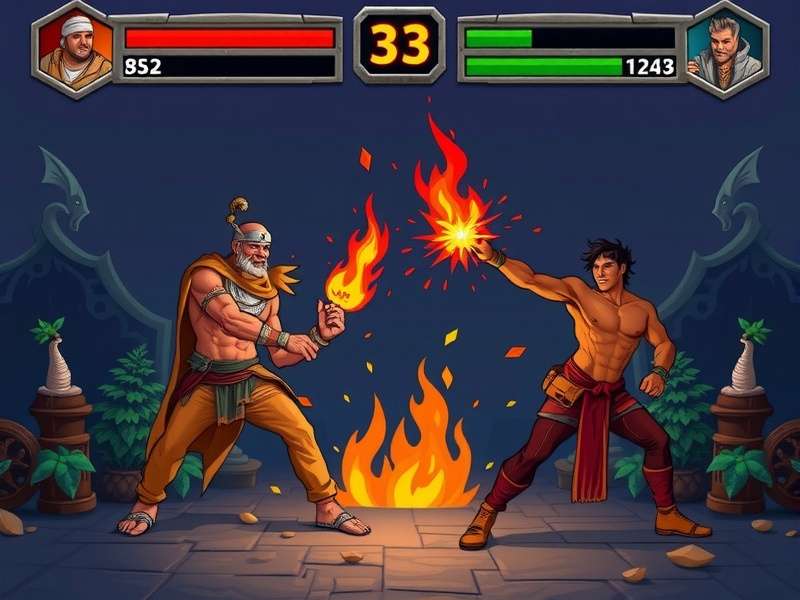Click the bandana fighter's portrait
The width and height of the screenshot is (800, 600).
[x=74, y=48]
